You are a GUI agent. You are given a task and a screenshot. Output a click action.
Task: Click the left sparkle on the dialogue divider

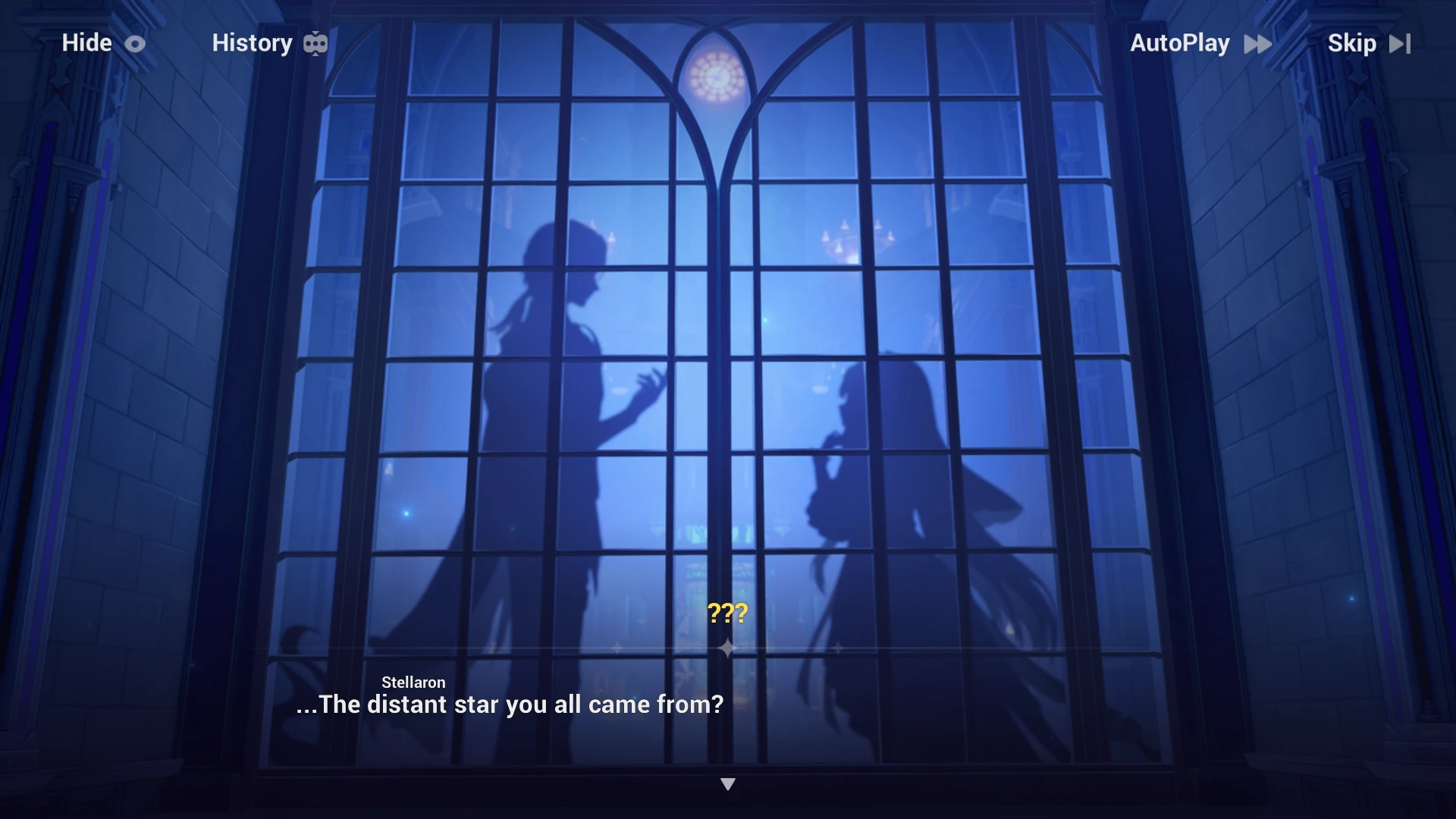point(616,648)
